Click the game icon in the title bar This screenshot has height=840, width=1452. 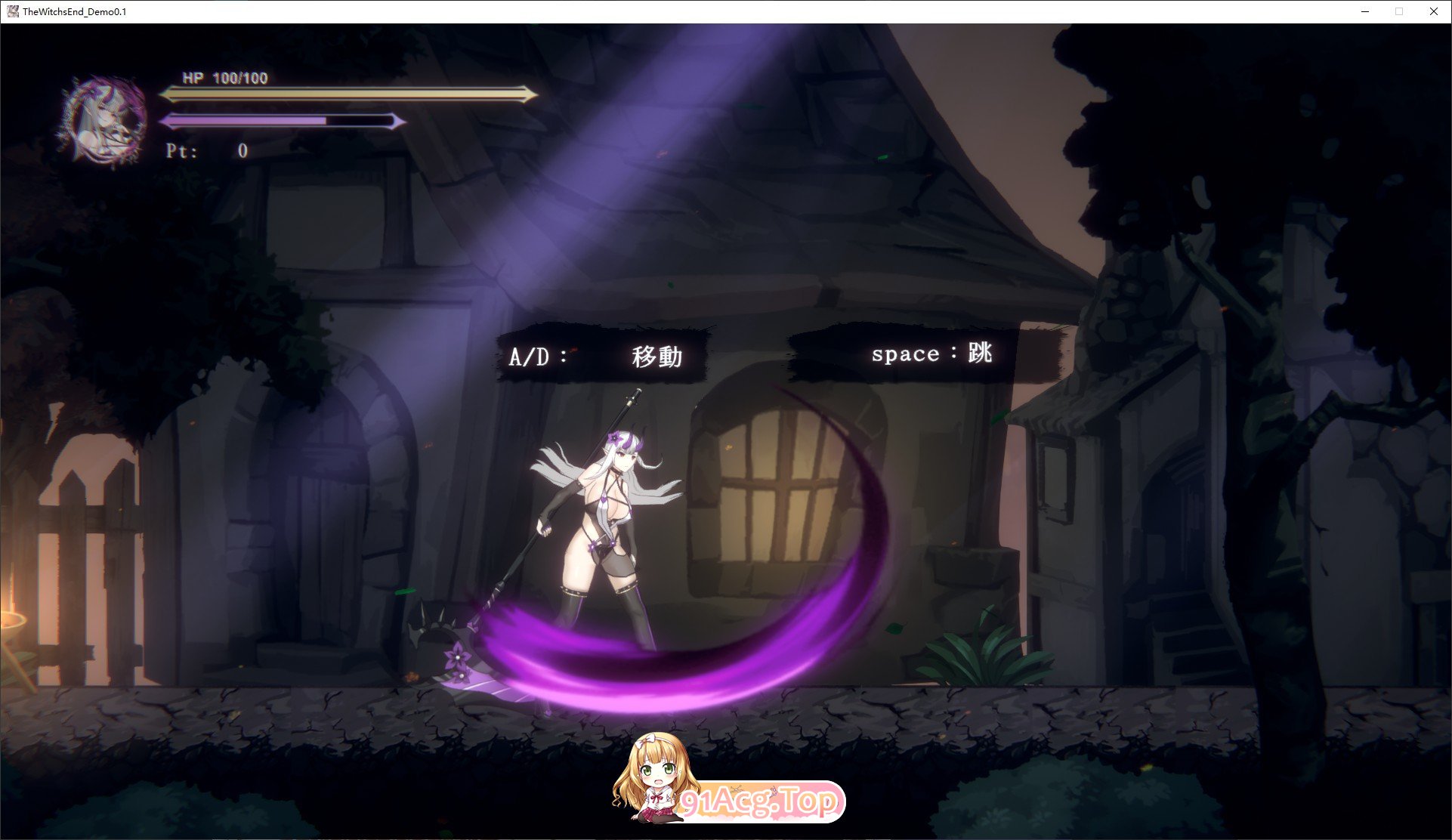point(12,11)
